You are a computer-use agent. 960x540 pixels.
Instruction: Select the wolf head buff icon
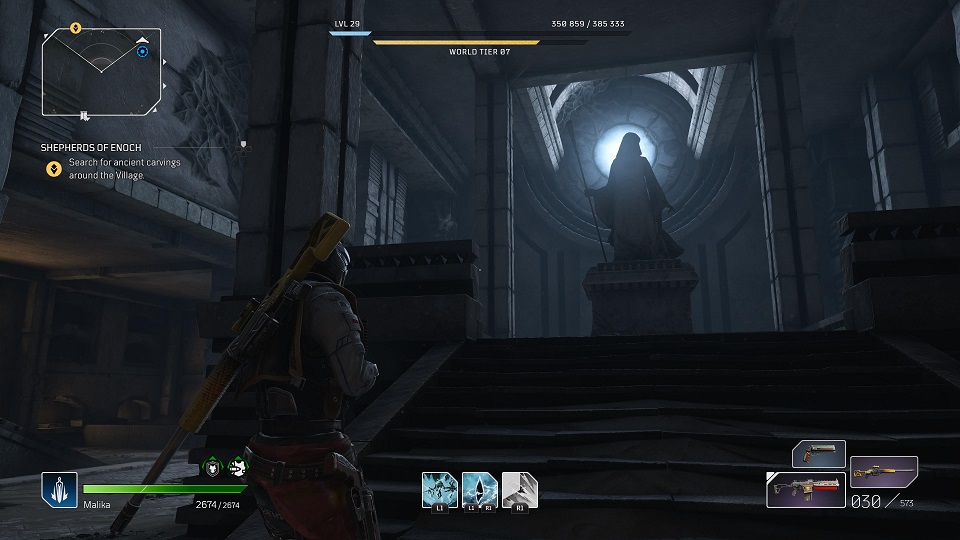click(213, 466)
